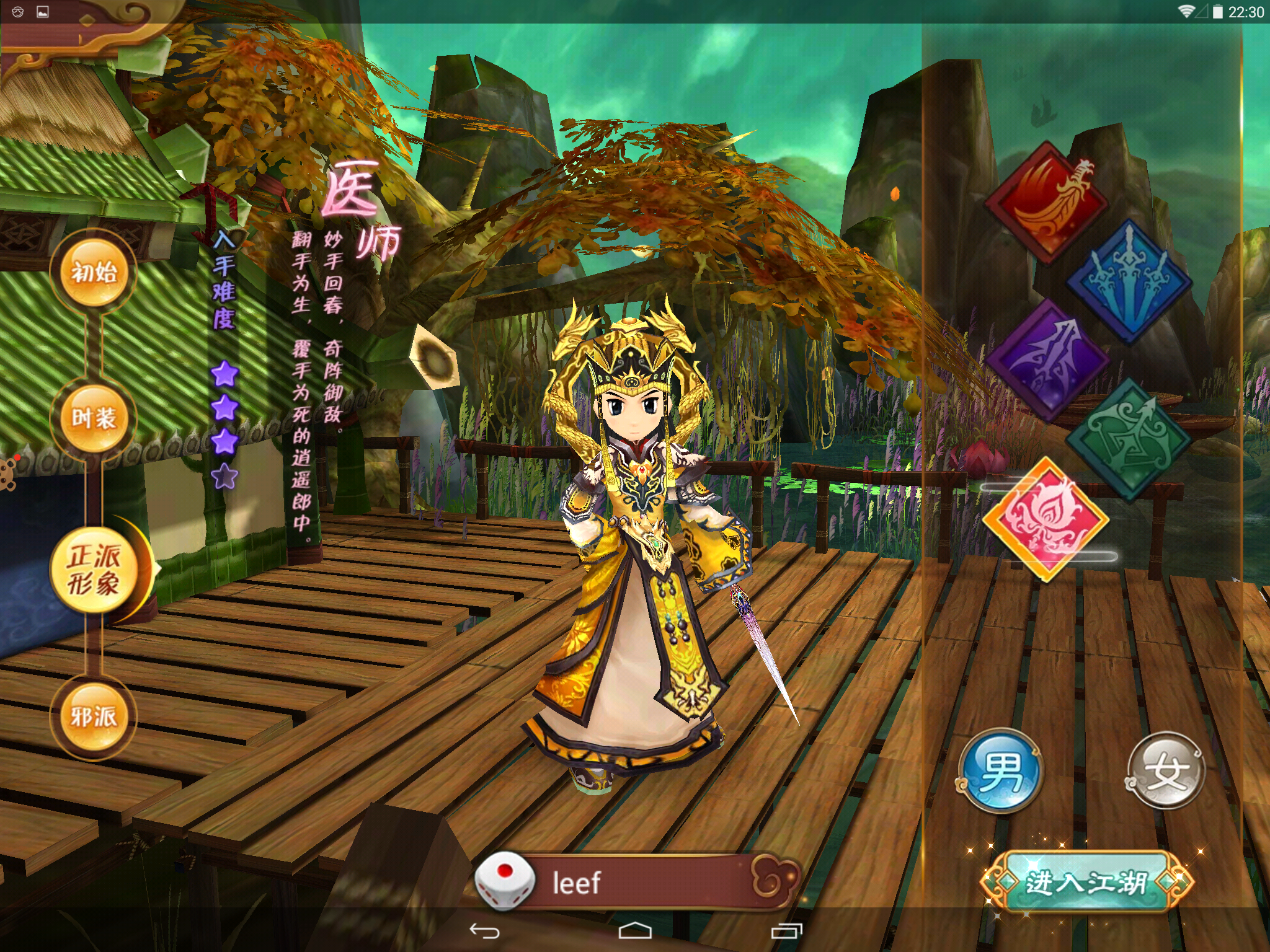Pick the pink lotus healer class icon
Image resolution: width=1270 pixels, height=952 pixels.
point(1046,519)
